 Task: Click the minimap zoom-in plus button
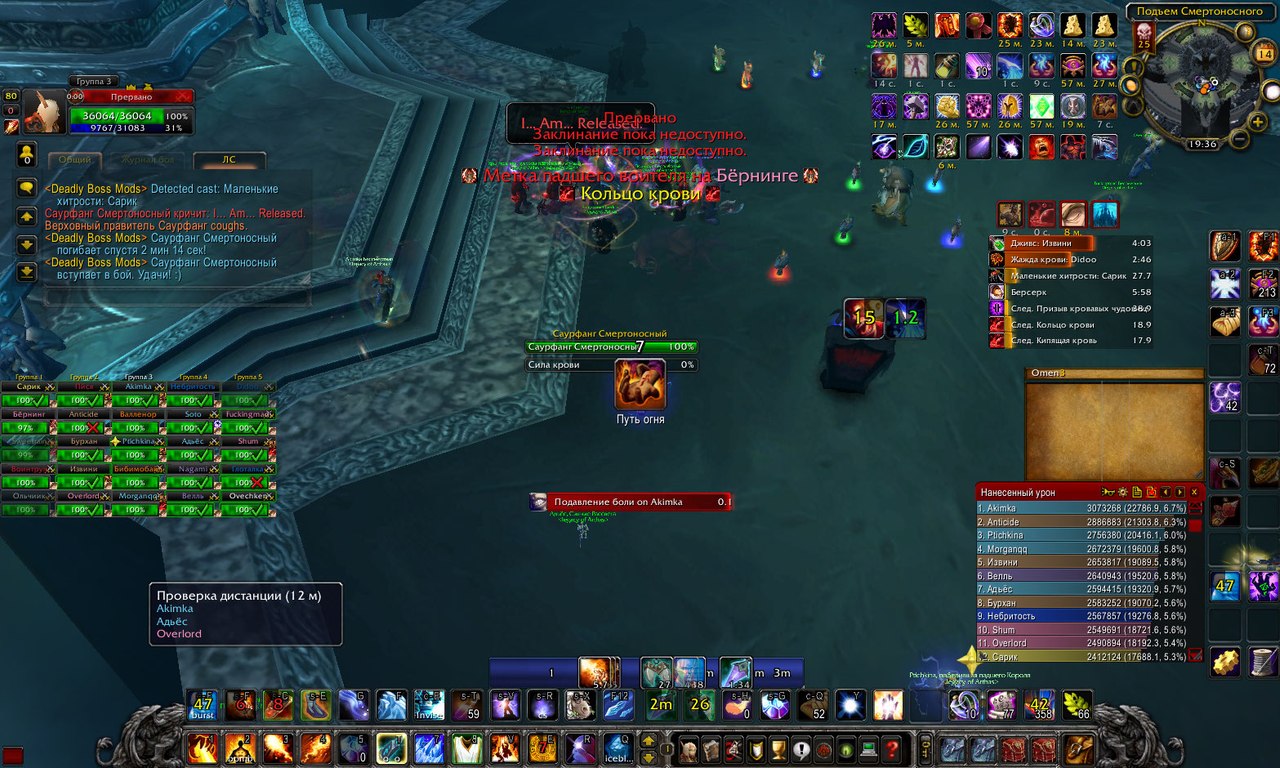click(x=1263, y=53)
